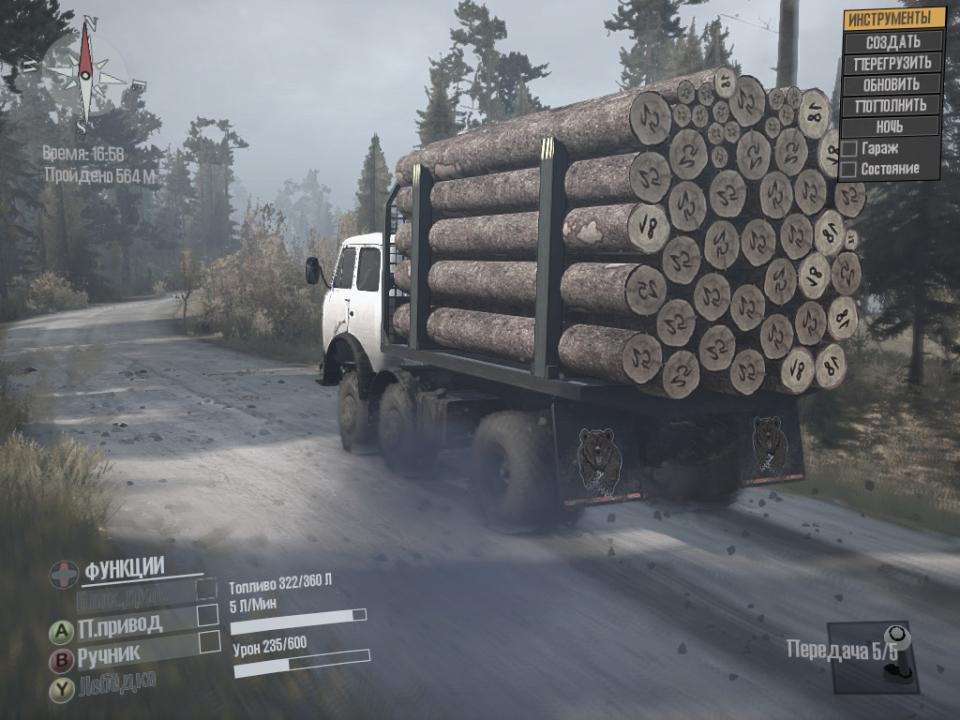Toggle the П.привод all-wheel drive checkbox

[208, 614]
